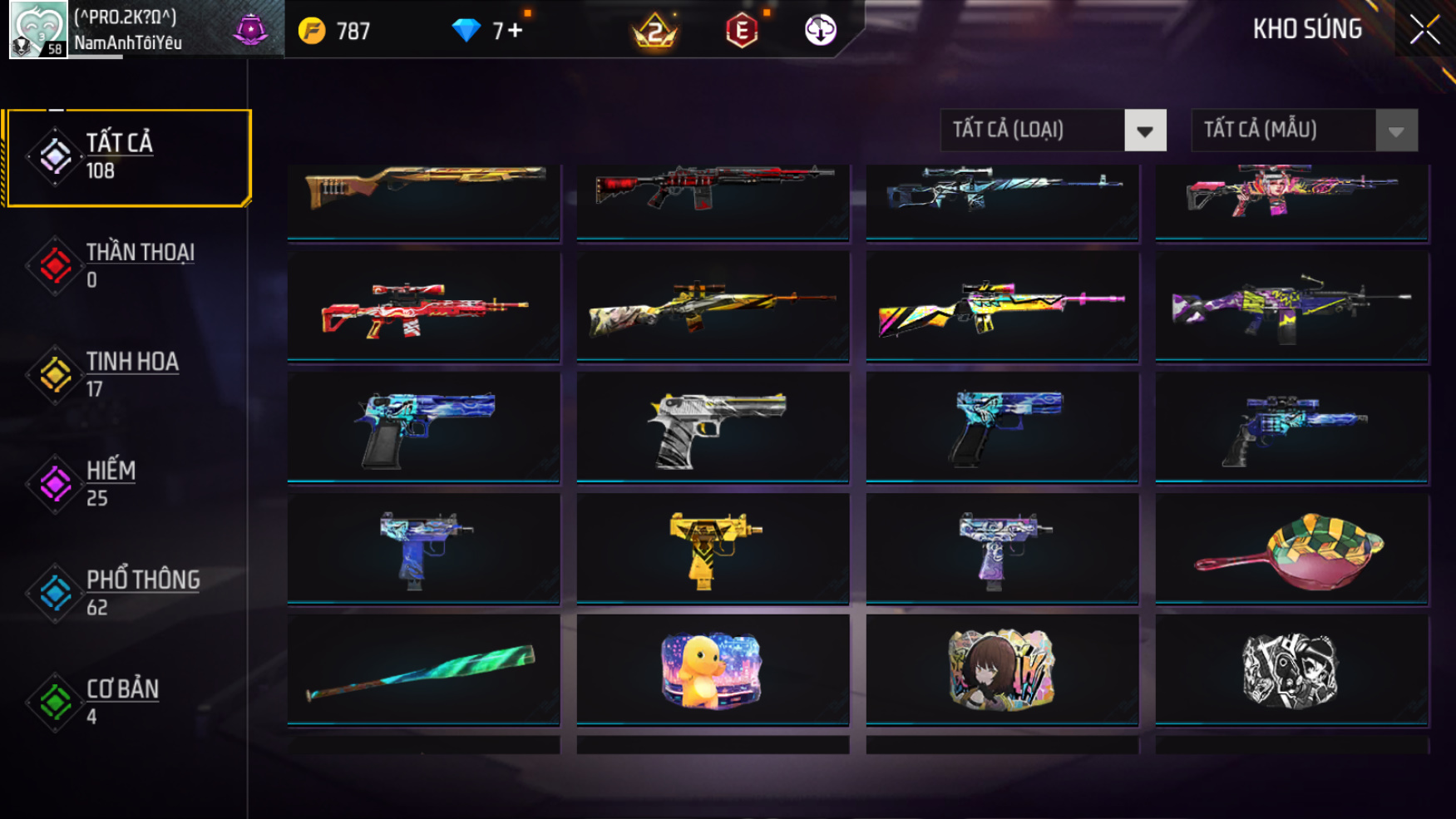Image resolution: width=1456 pixels, height=819 pixels.
Task: Click the blue diamond currency counter
Action: [486, 31]
